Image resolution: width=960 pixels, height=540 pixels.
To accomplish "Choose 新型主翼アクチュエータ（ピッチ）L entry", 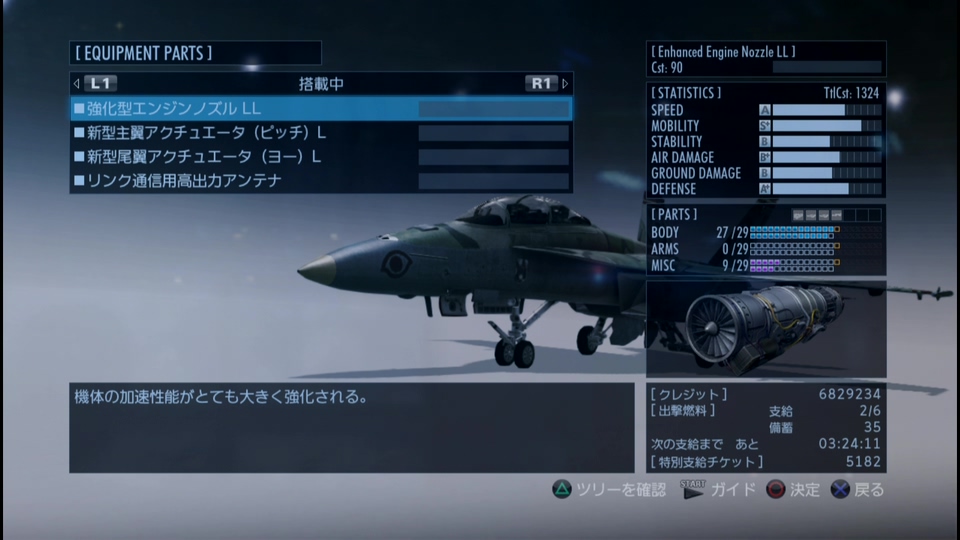I will [320, 132].
